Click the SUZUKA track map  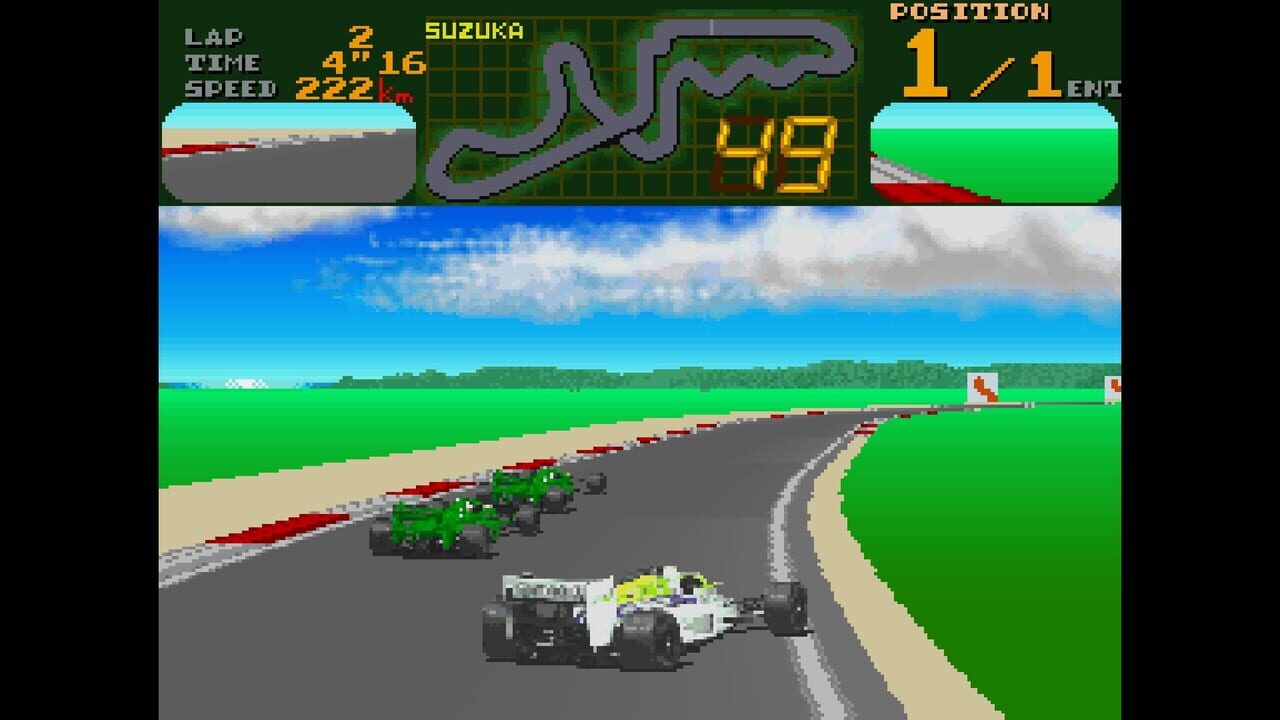pyautogui.click(x=640, y=100)
